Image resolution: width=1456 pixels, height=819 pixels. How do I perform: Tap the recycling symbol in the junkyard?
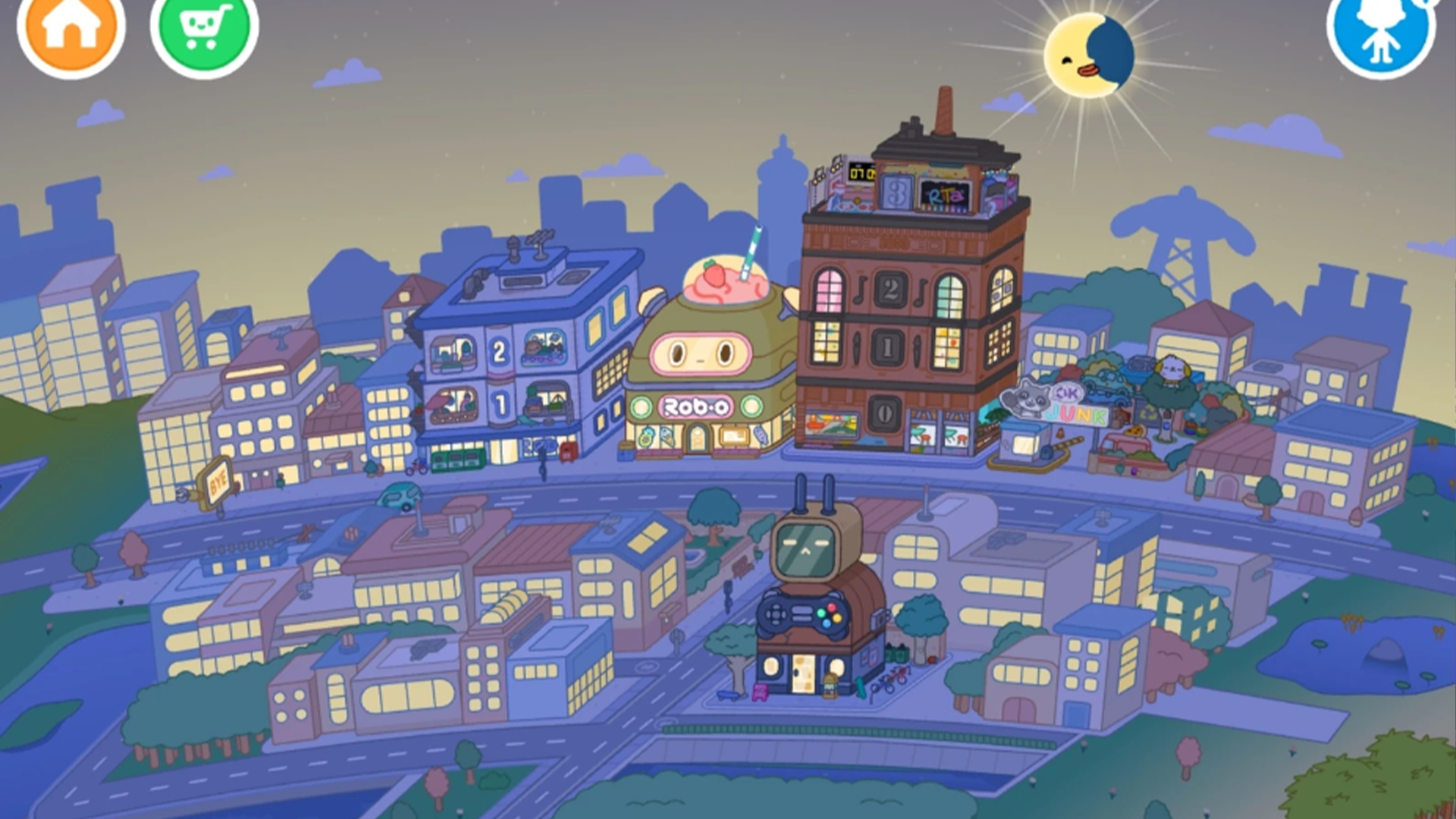click(x=1148, y=413)
